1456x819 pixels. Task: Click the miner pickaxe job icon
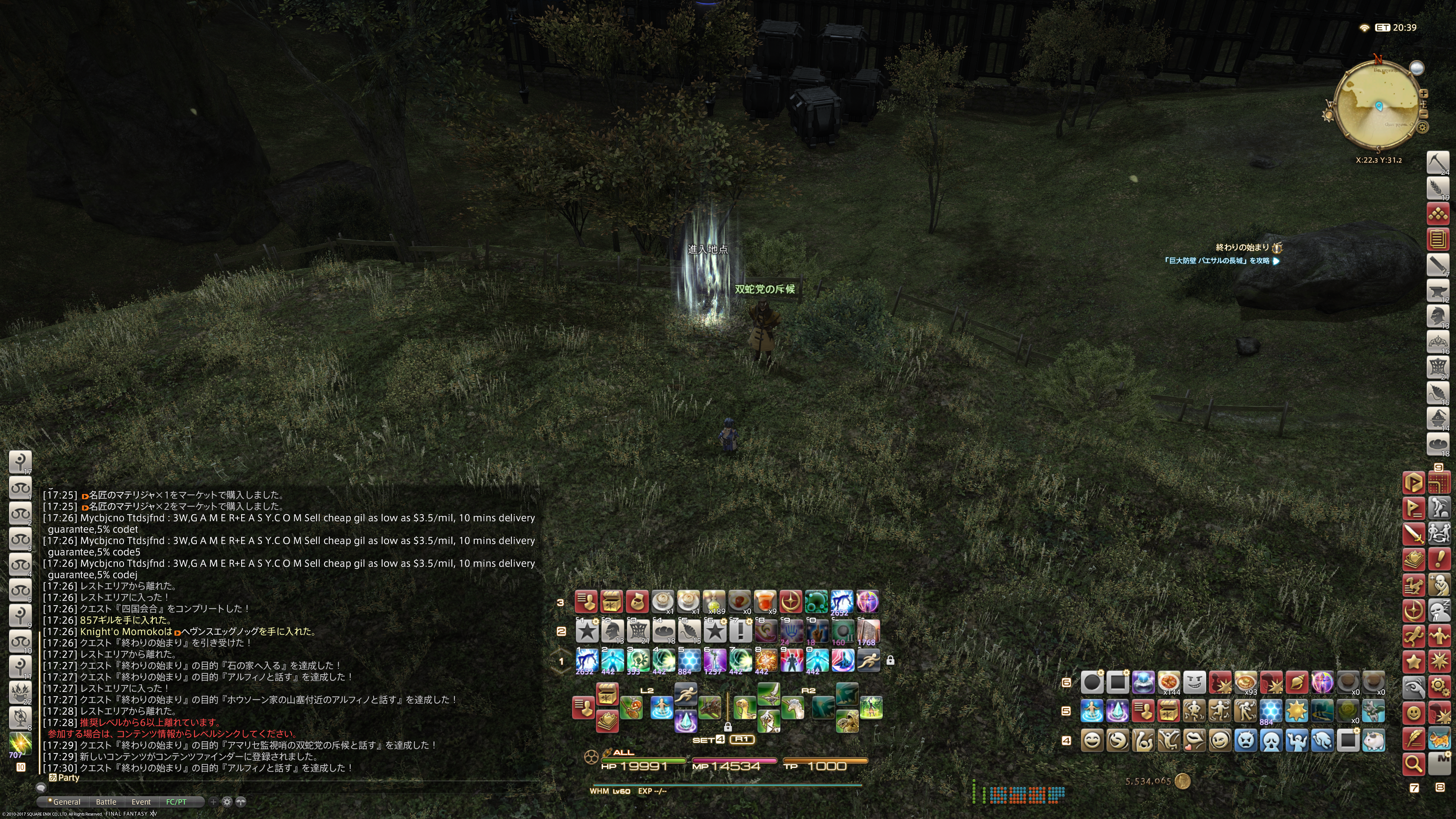1437,163
